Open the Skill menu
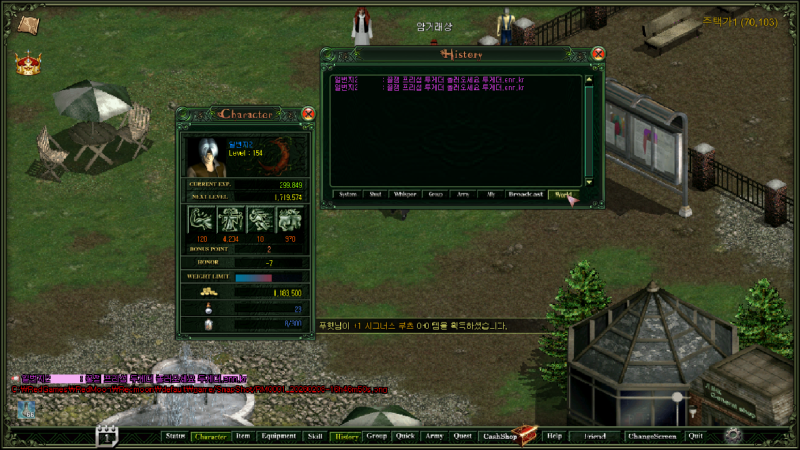This screenshot has height=450, width=800. 315,436
